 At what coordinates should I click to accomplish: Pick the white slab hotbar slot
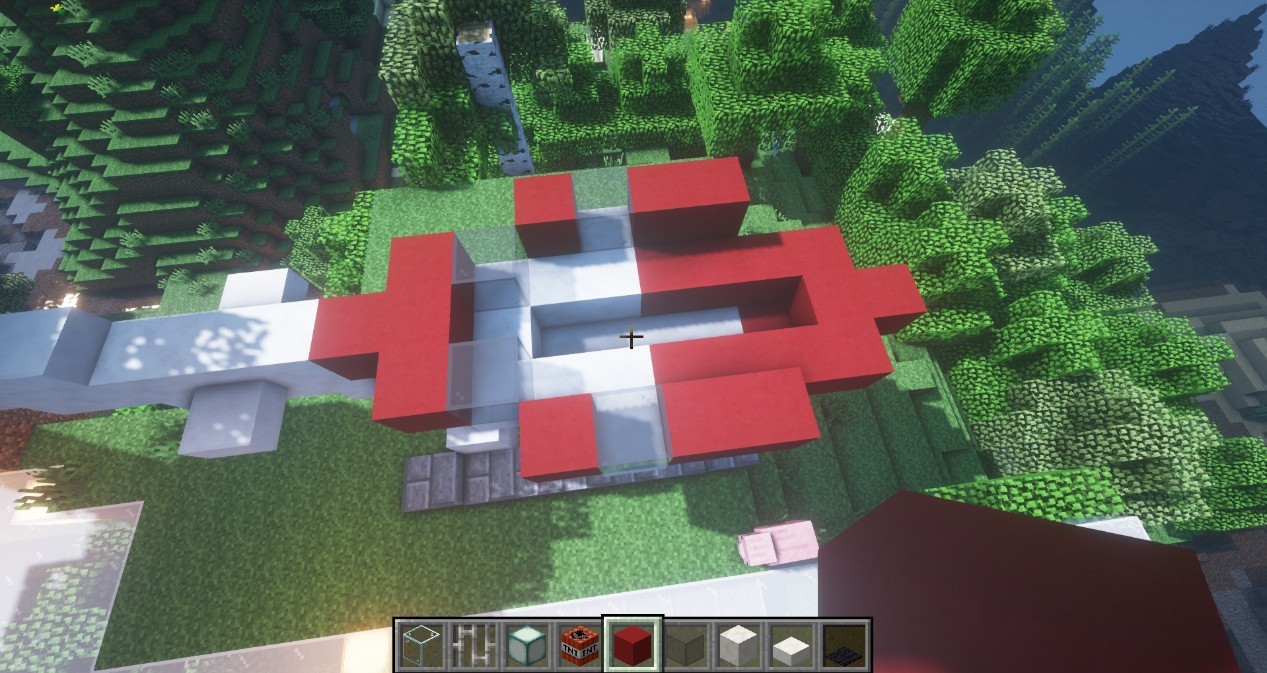click(x=793, y=646)
